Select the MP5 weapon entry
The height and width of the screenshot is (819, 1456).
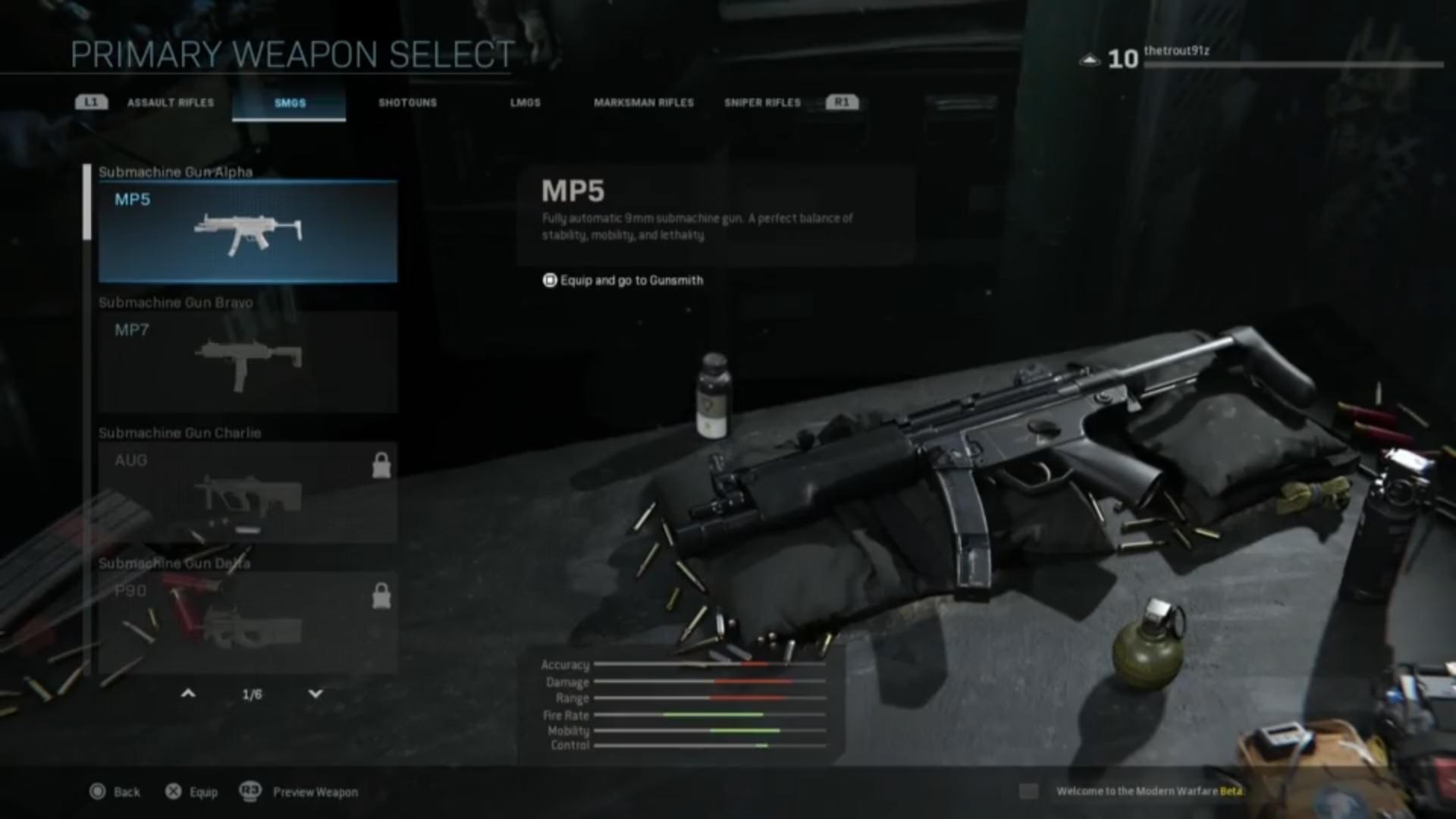pos(246,230)
